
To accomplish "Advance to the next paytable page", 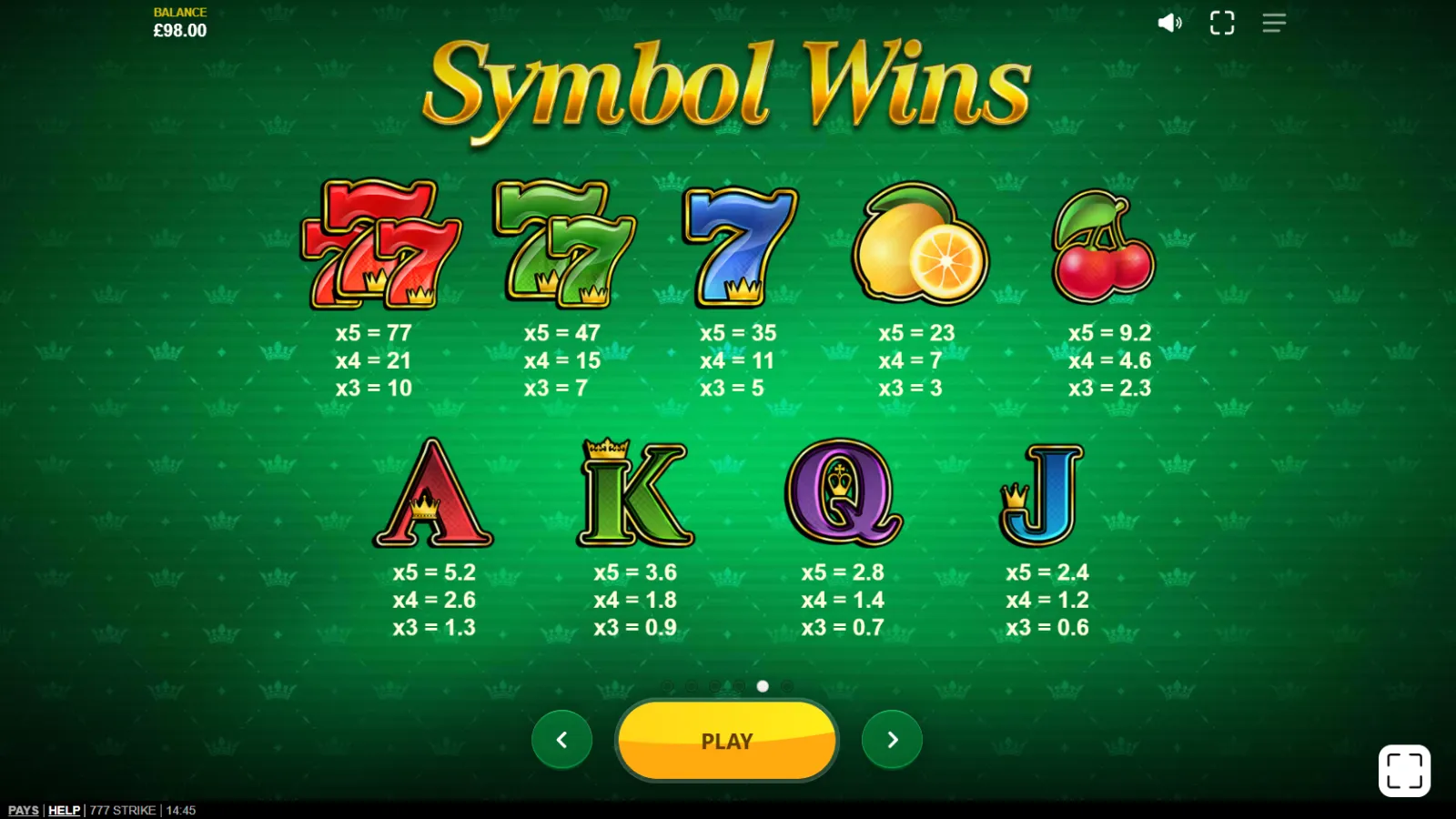I will (892, 740).
